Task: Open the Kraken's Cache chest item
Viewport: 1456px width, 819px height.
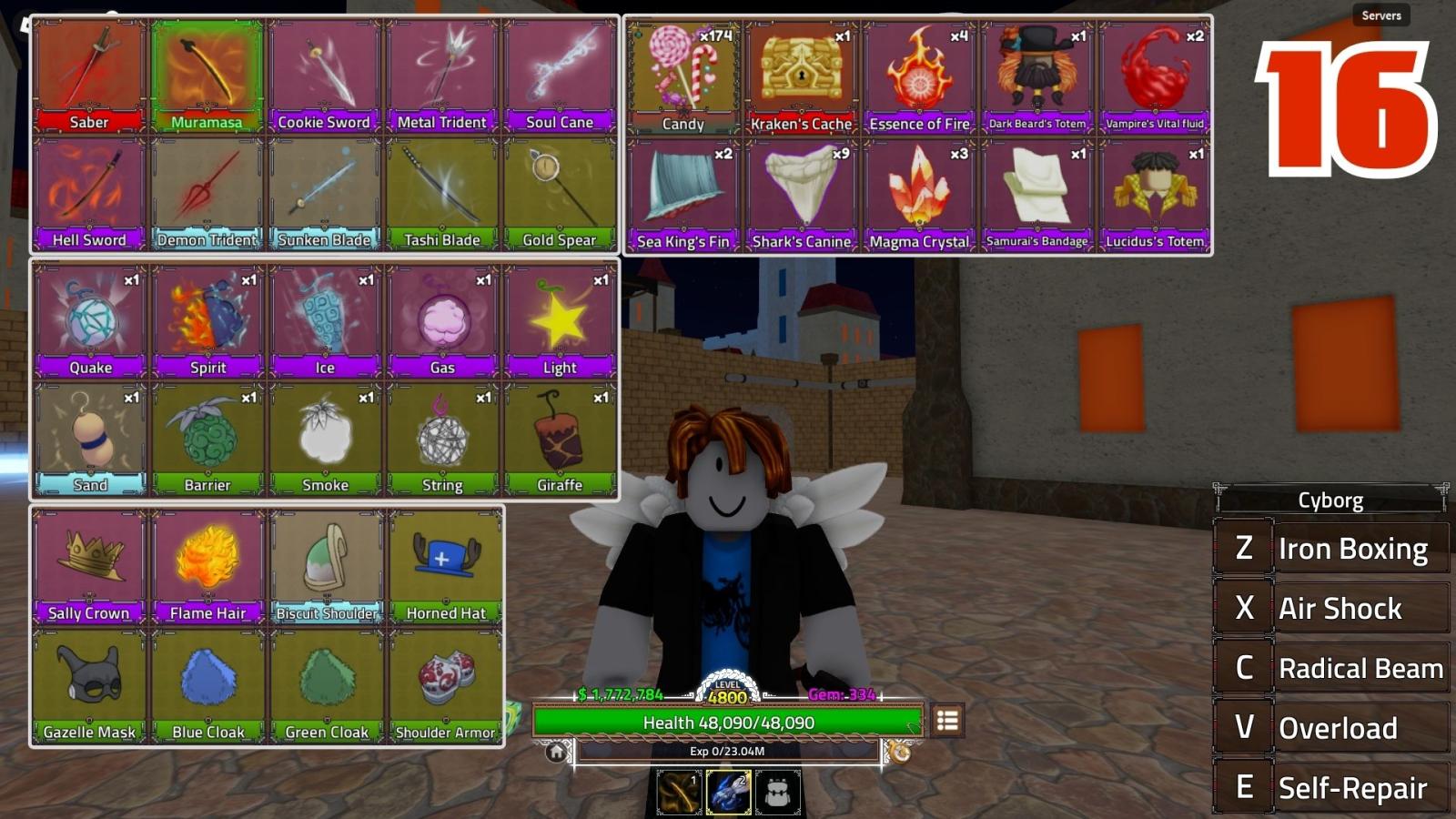Action: (x=801, y=77)
